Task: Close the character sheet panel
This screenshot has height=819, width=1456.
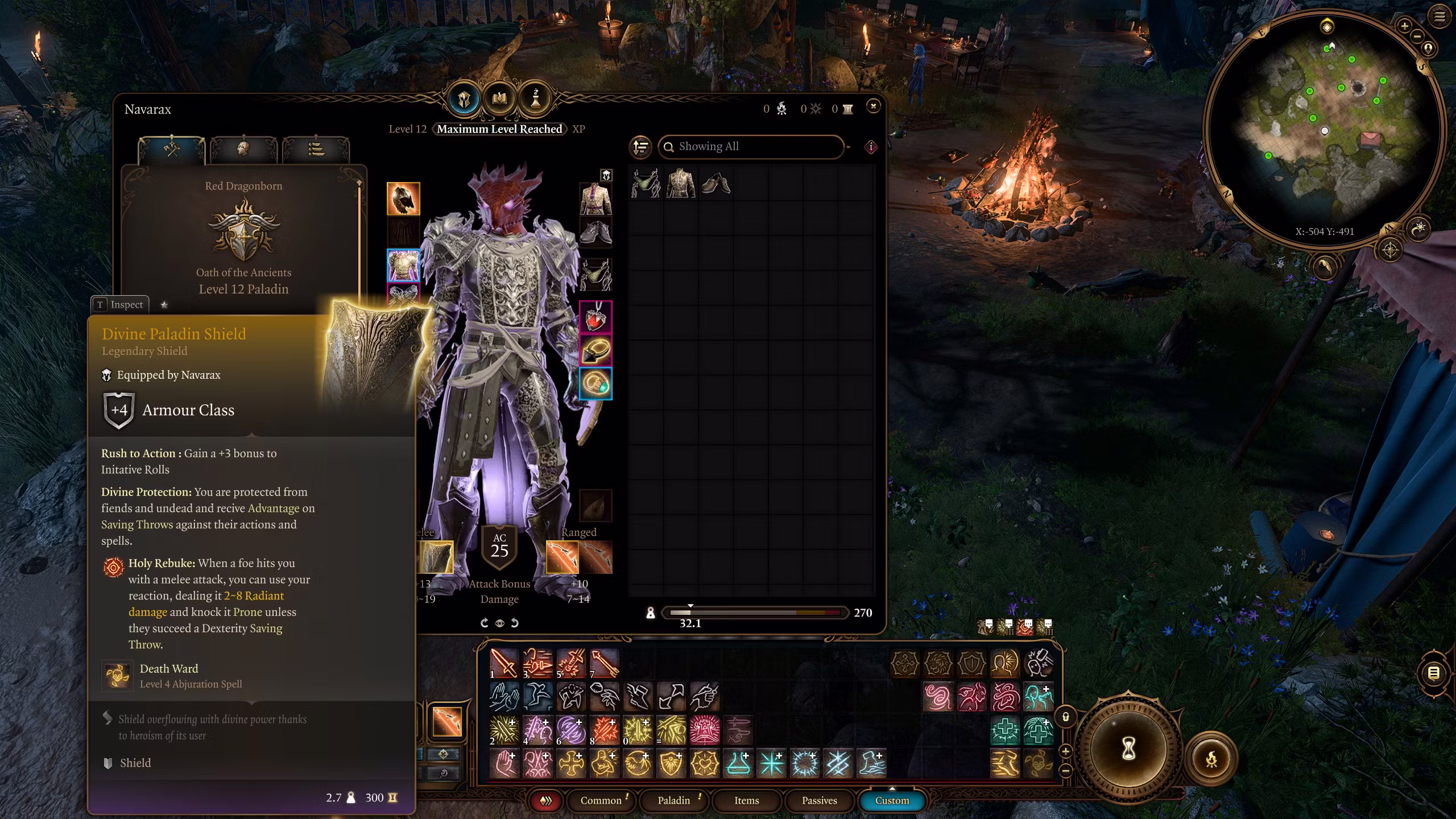Action: (873, 106)
